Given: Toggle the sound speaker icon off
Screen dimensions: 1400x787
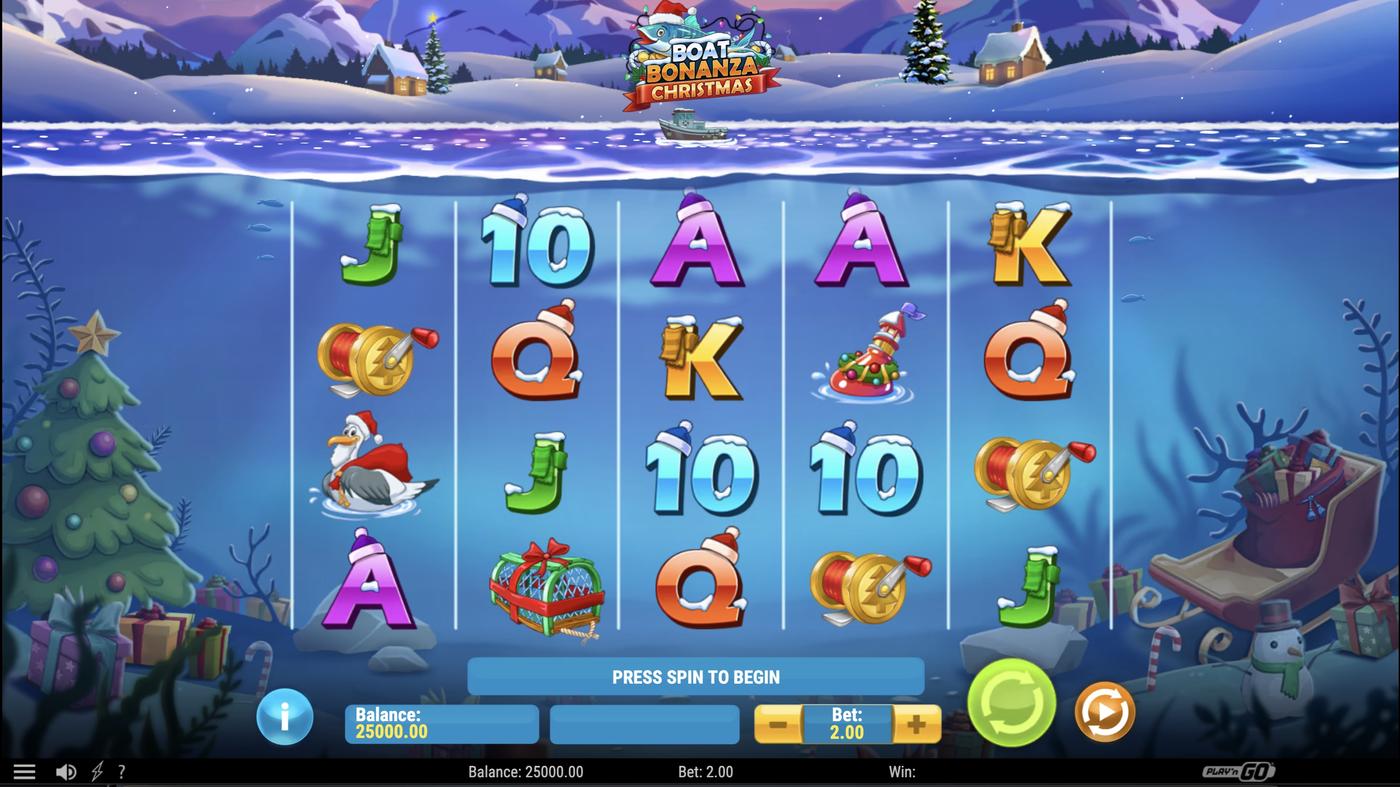Looking at the screenshot, I should pos(66,770).
